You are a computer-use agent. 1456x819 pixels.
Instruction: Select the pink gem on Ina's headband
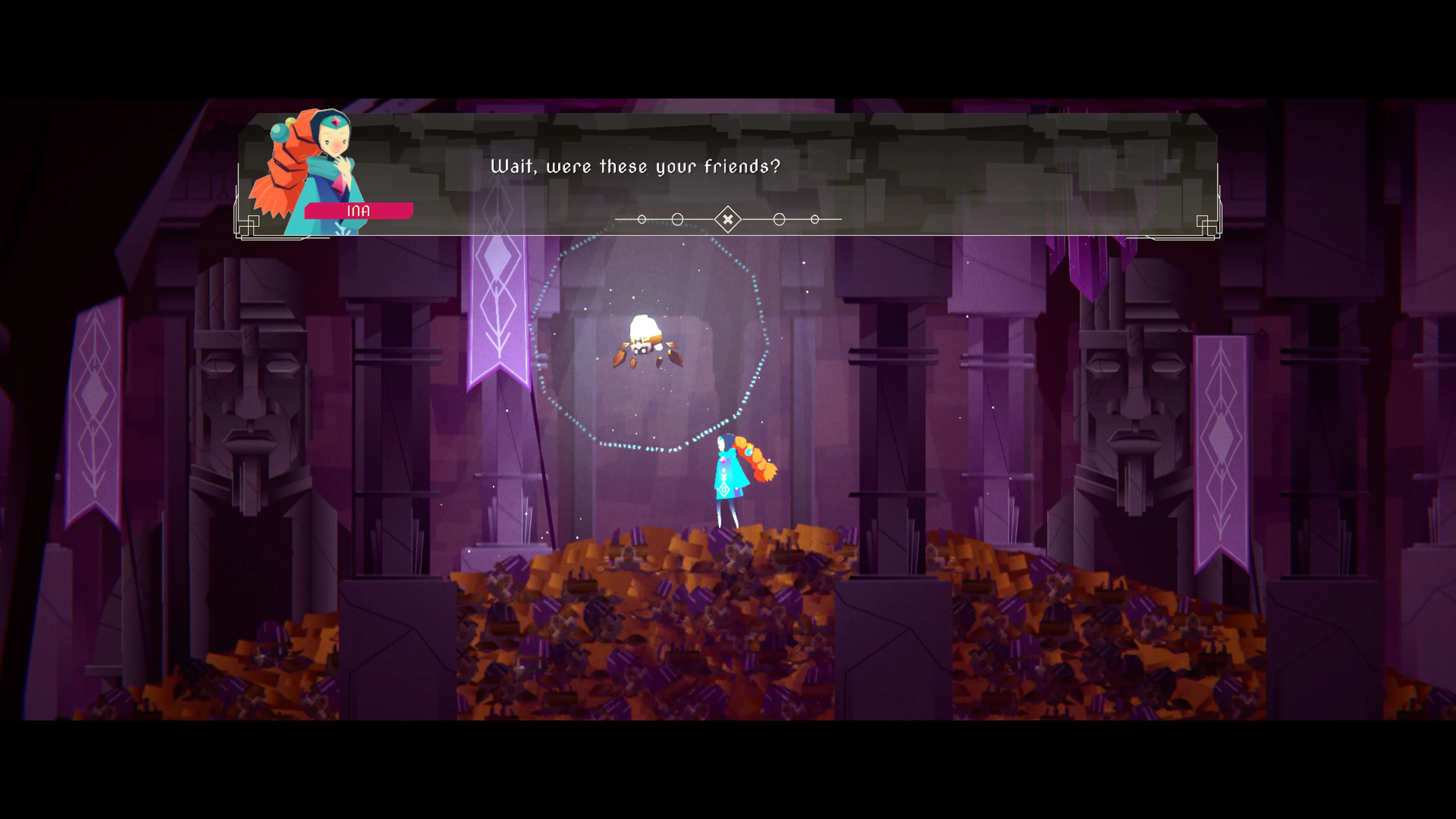(x=336, y=121)
